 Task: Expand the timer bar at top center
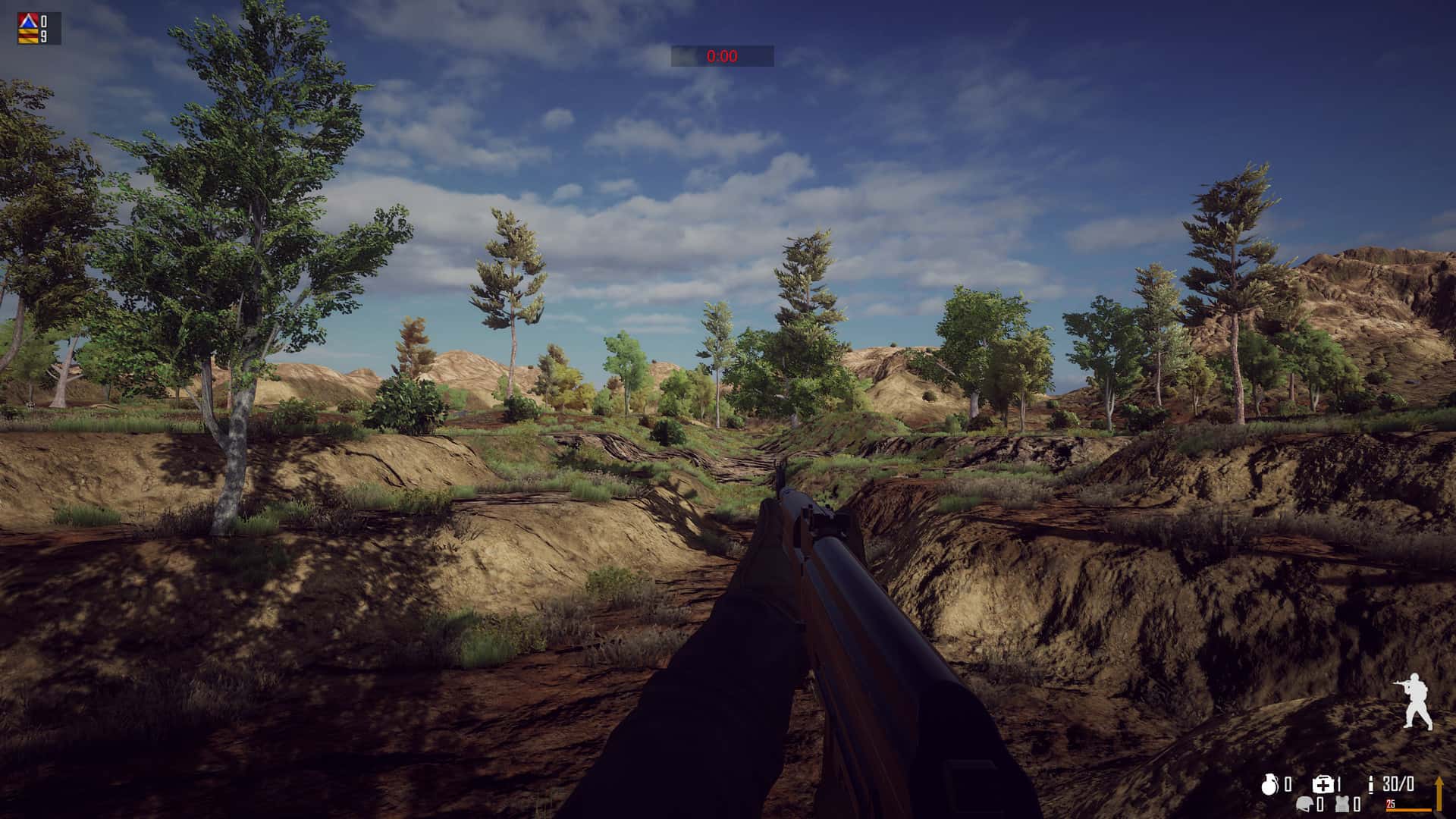[722, 55]
